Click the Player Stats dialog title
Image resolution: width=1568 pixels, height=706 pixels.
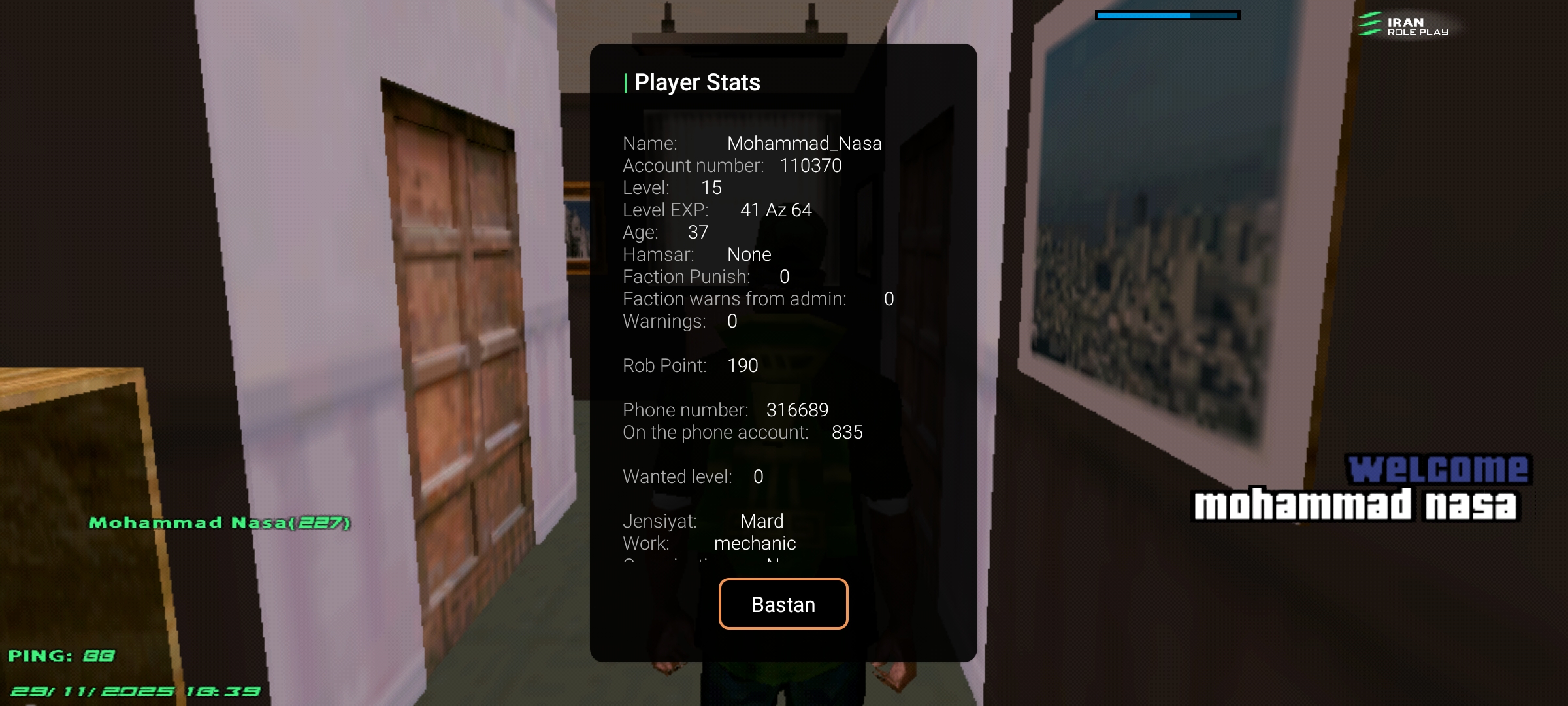696,82
